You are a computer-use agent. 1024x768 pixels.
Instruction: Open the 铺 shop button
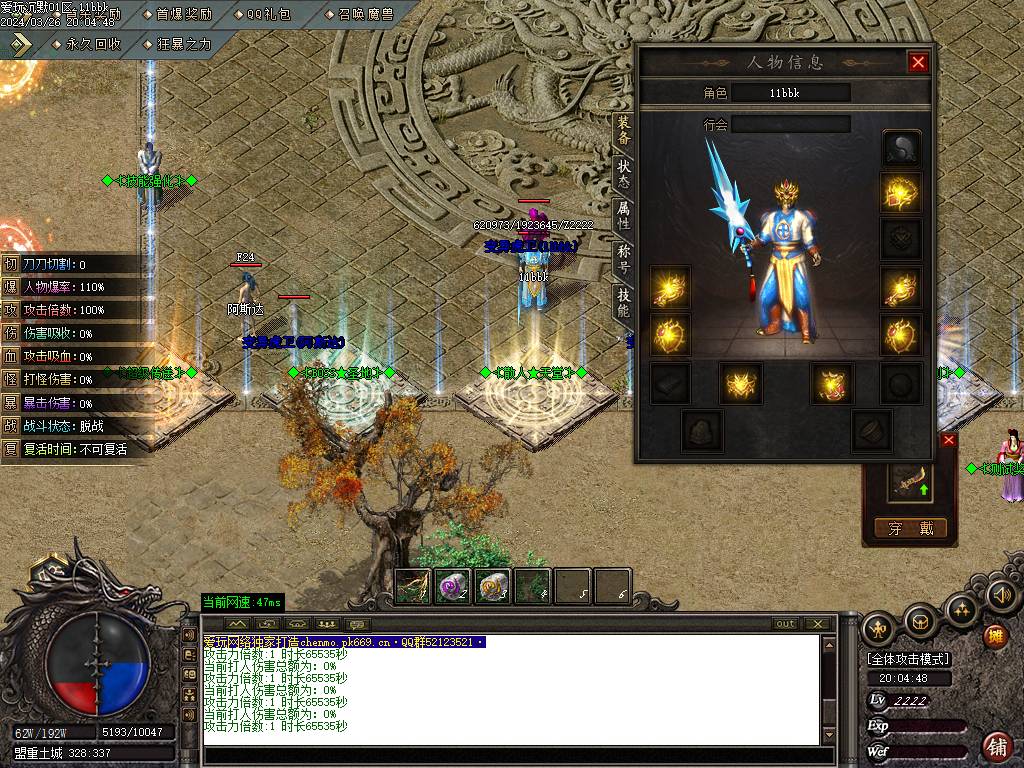996,745
